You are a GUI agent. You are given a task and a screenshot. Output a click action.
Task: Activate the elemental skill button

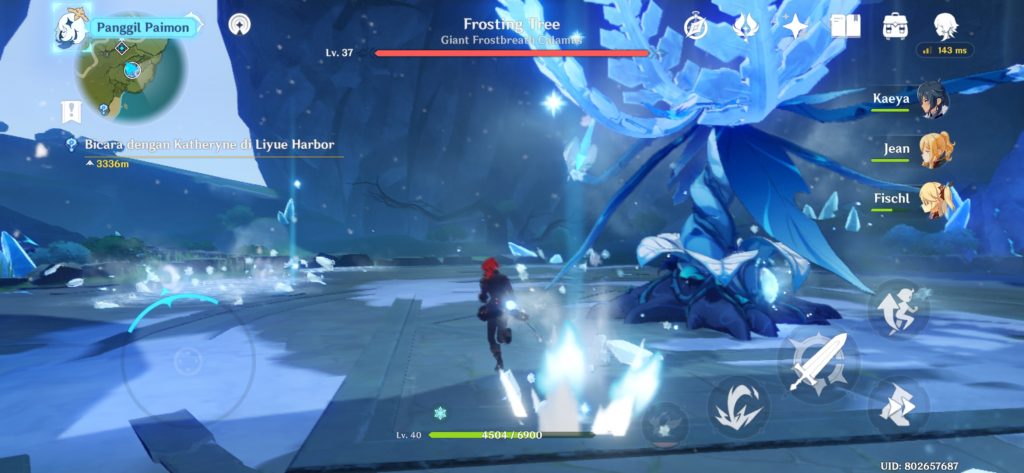739,407
